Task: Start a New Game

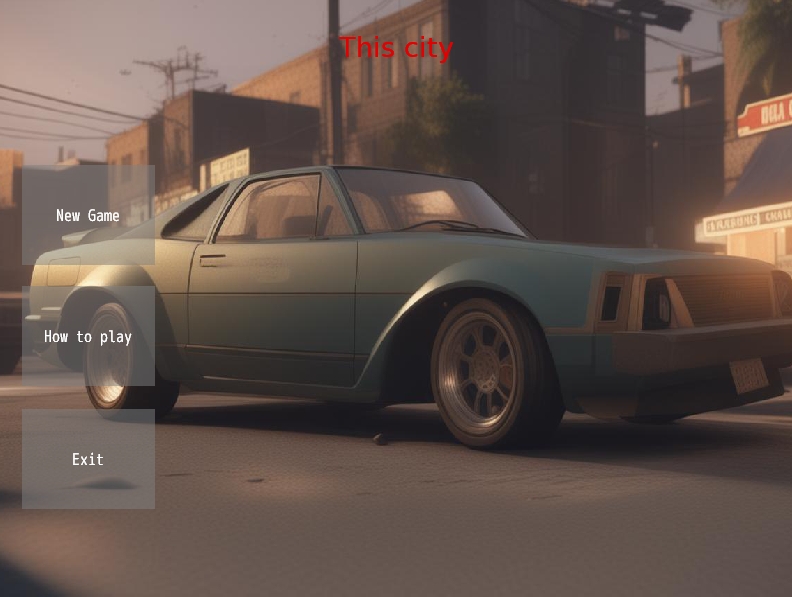Action: [x=88, y=215]
